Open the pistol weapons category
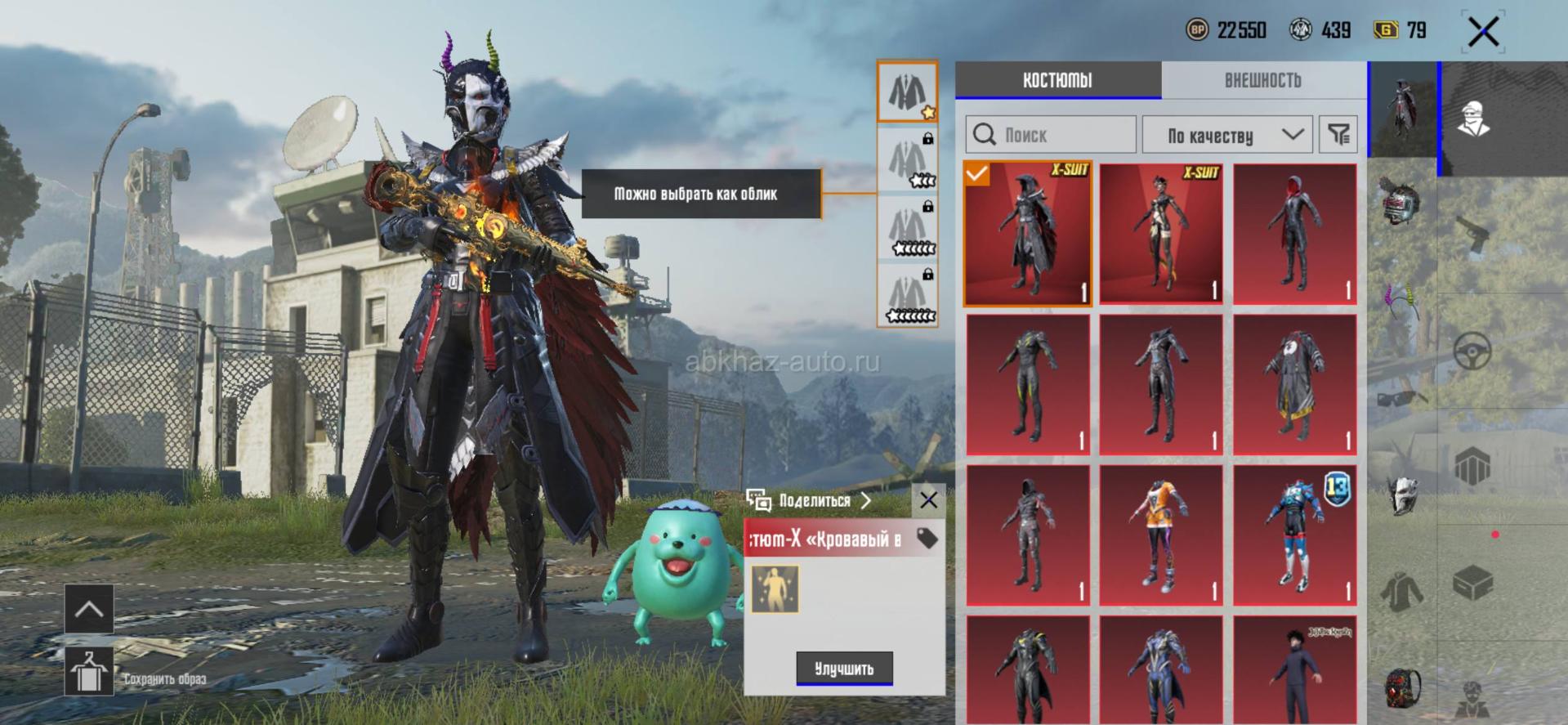 pos(1473,236)
